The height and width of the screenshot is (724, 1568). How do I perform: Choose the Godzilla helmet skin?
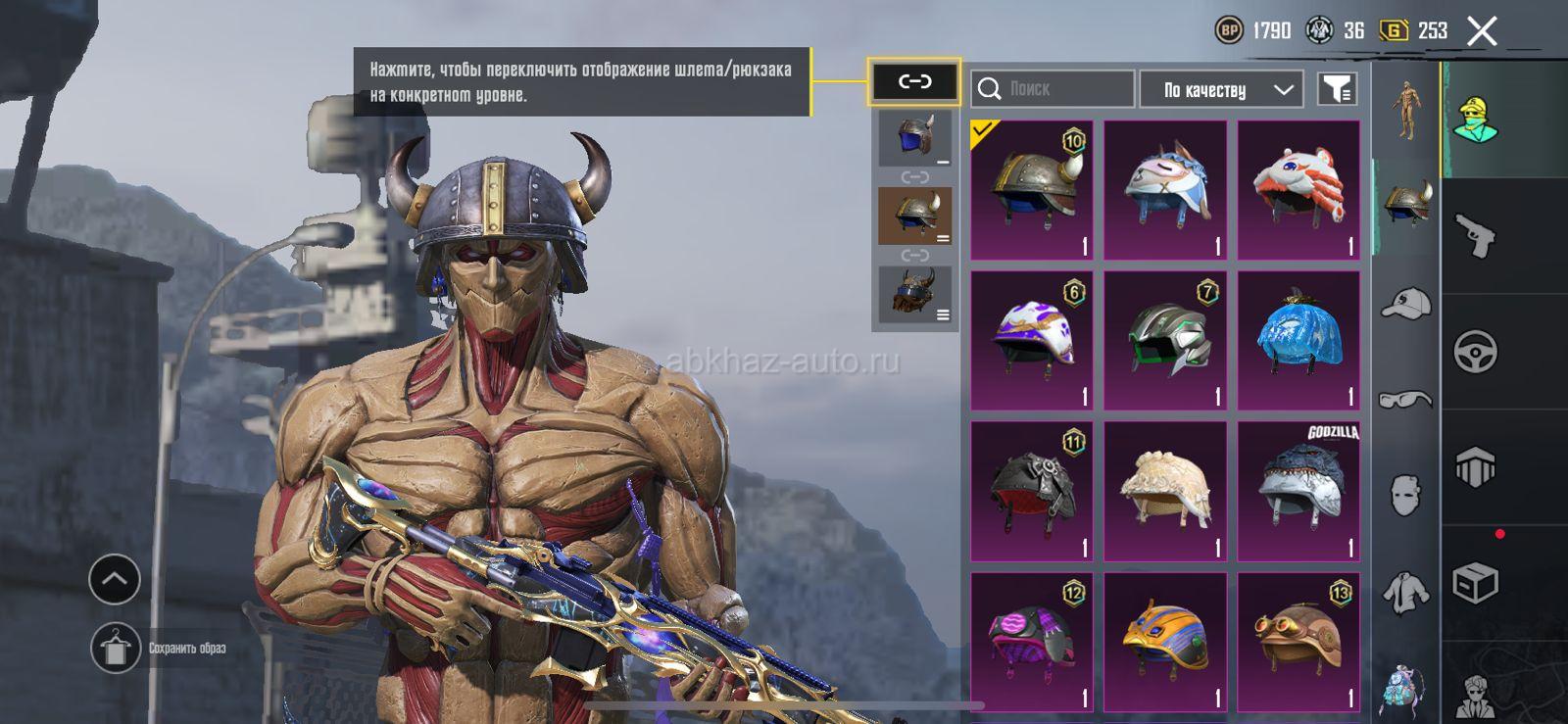(x=1298, y=492)
